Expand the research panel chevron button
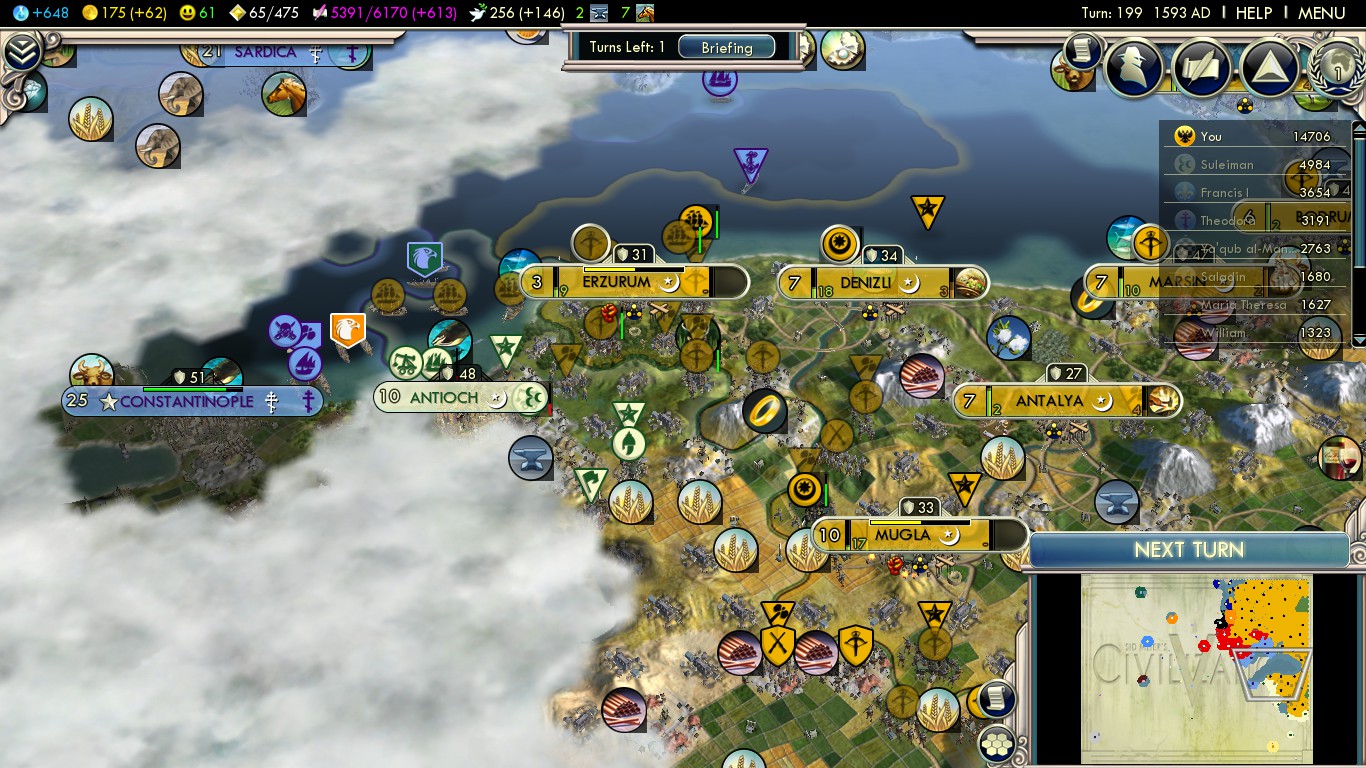This screenshot has width=1366, height=768. 21,52
